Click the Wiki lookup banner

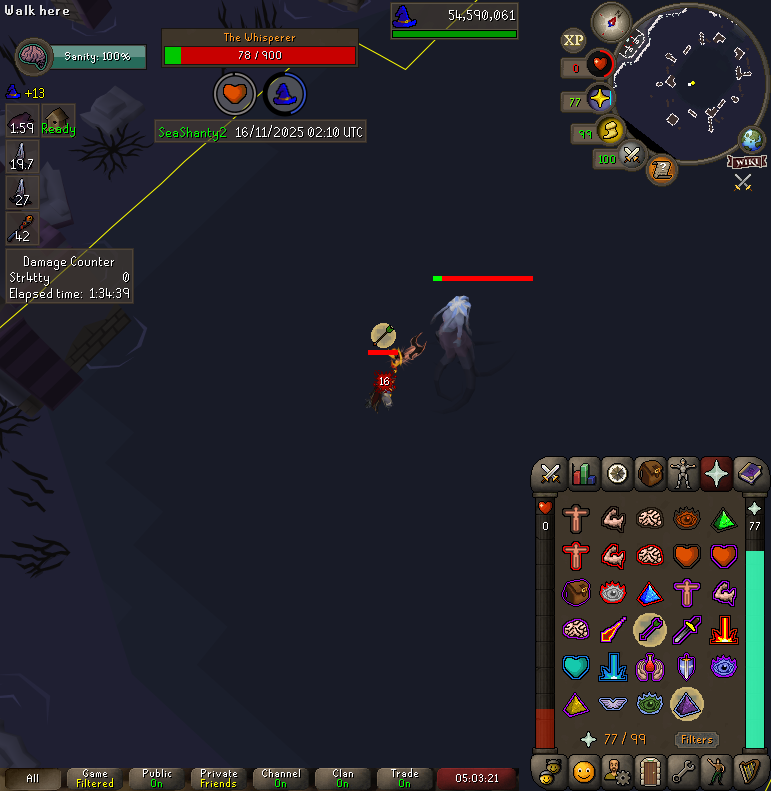pos(746,161)
